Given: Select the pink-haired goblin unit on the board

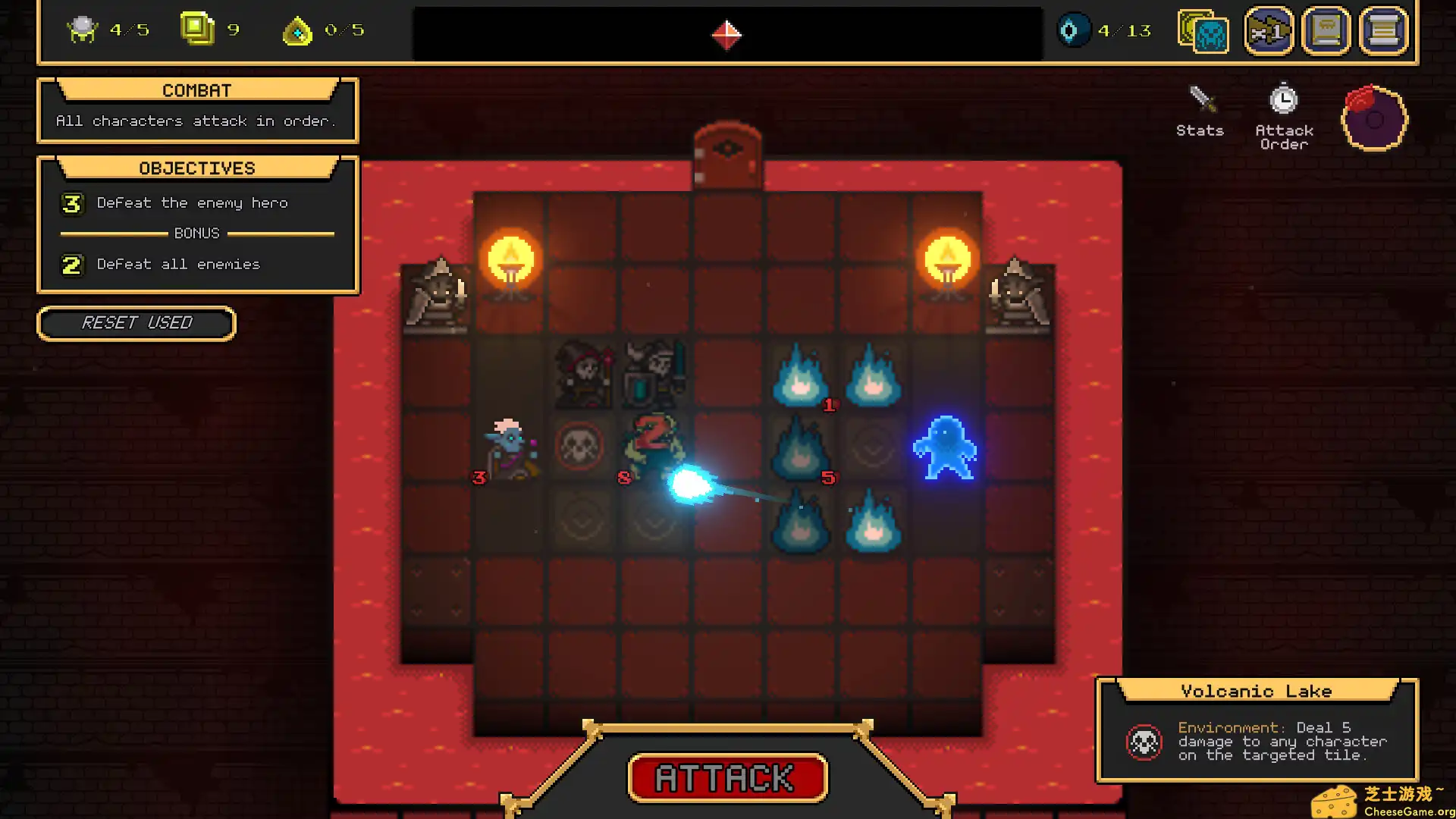Looking at the screenshot, I should (510, 449).
